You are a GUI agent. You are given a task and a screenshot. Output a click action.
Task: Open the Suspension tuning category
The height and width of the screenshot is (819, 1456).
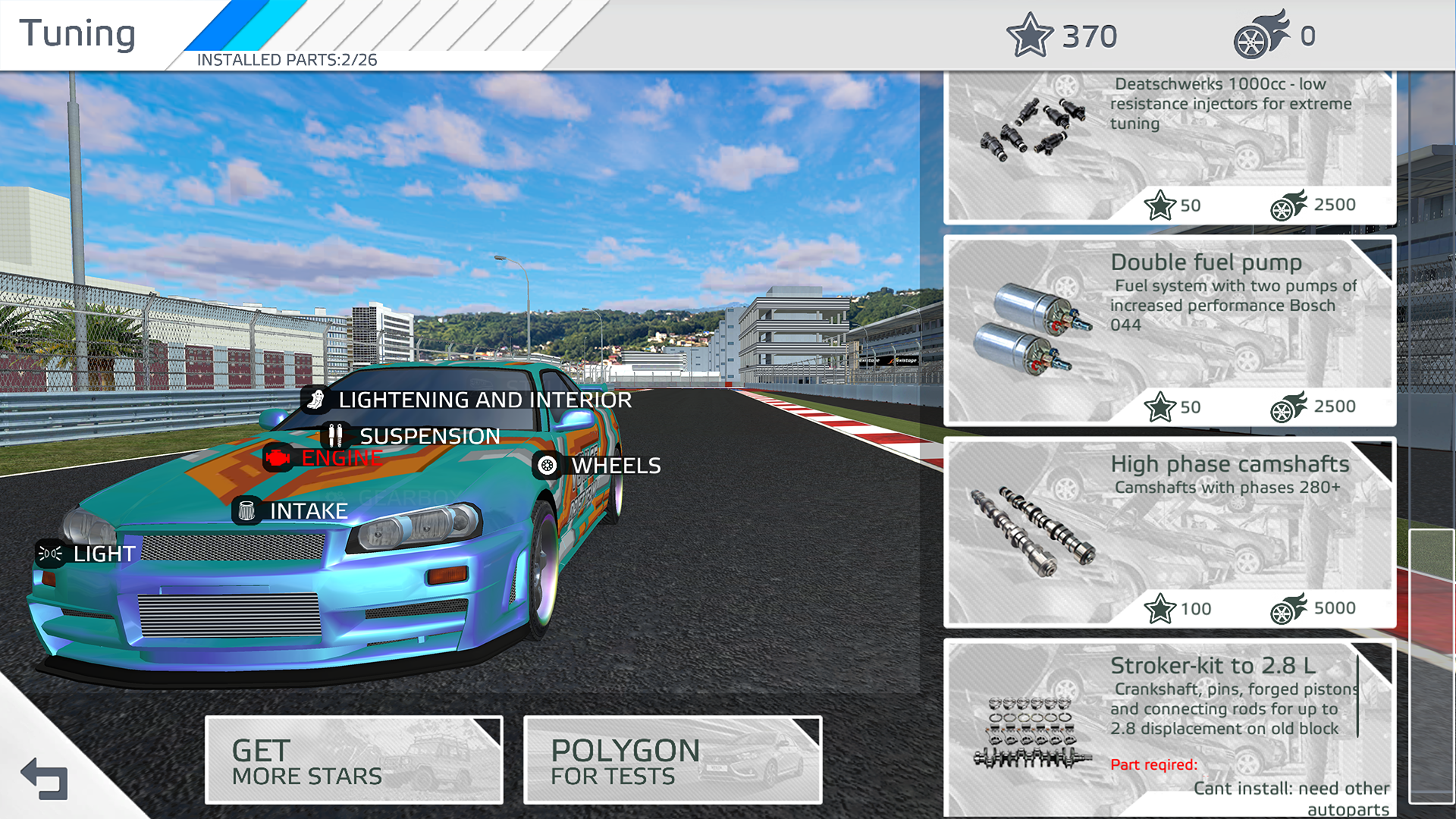(x=412, y=436)
